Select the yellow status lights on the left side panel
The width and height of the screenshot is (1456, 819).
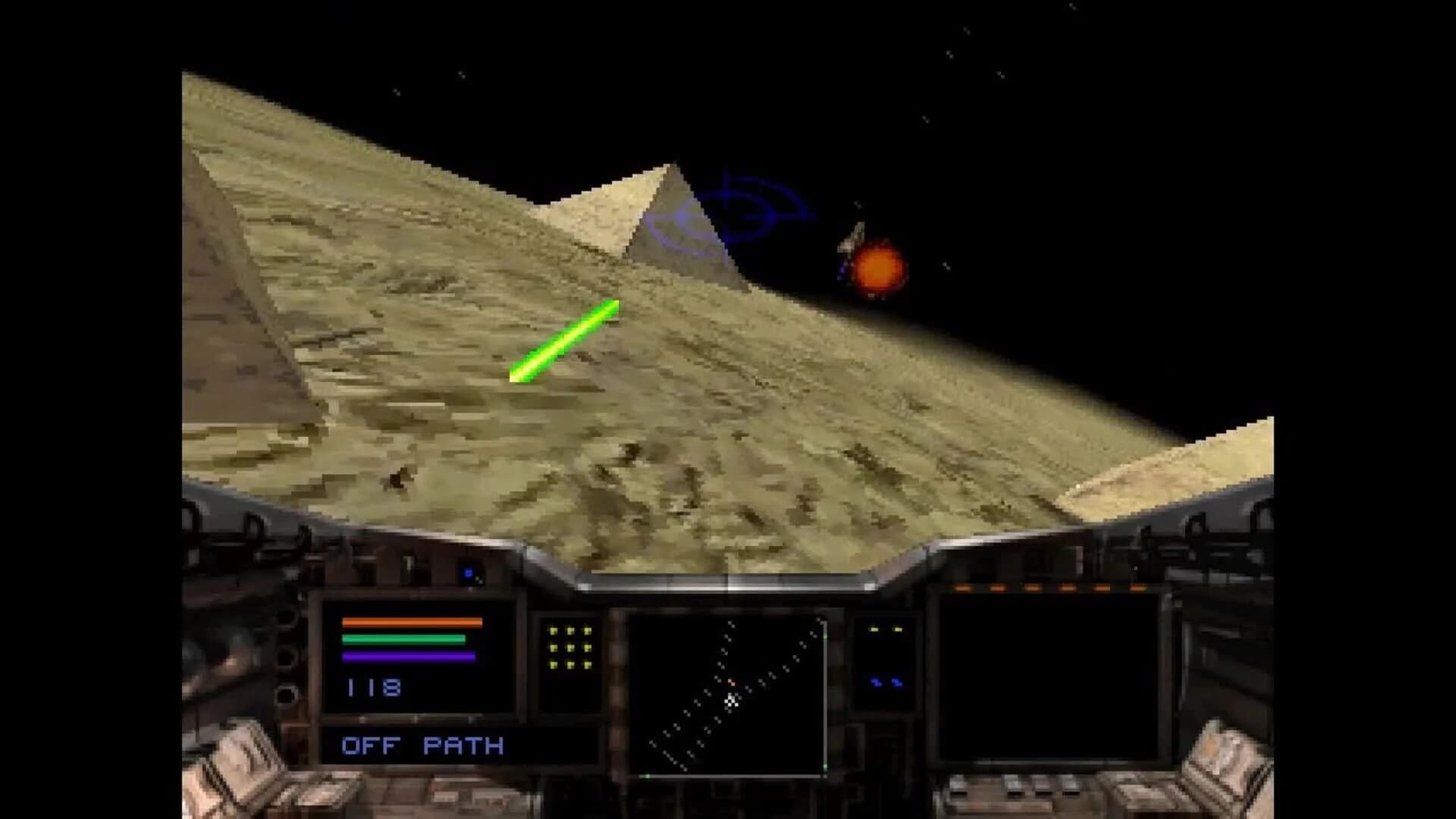[885, 628]
